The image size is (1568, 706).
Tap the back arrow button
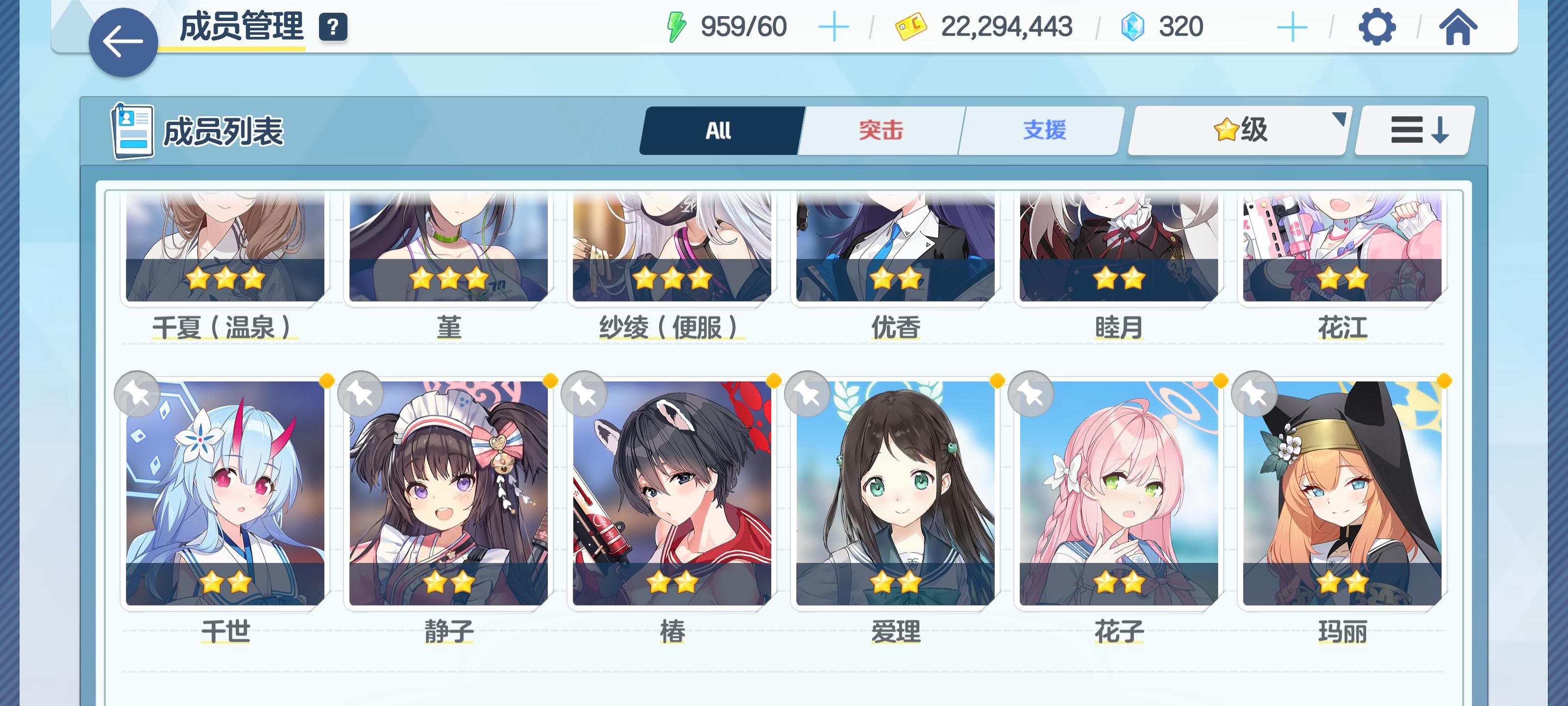click(x=122, y=41)
